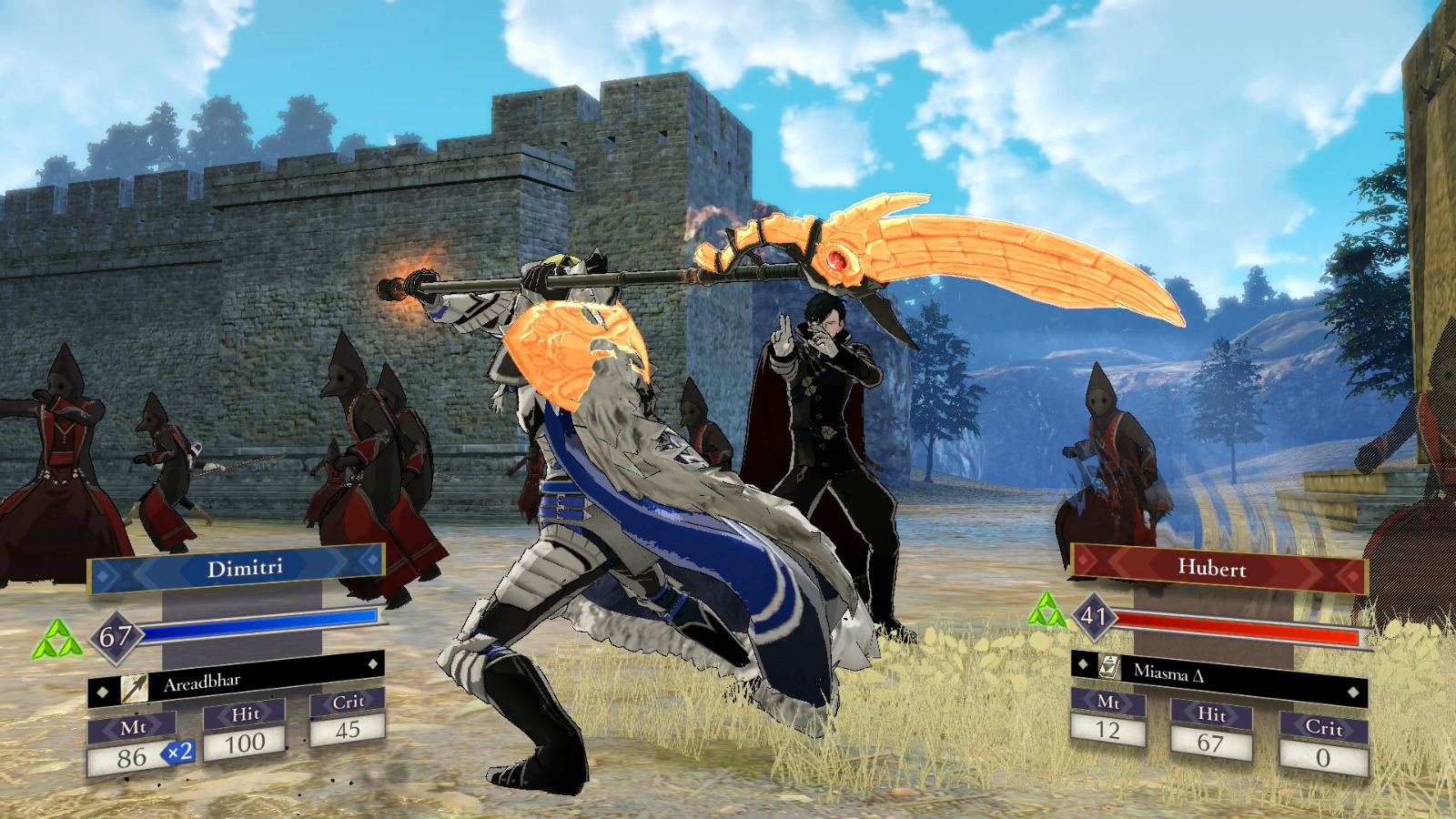1456x819 pixels.
Task: Click Dimitri's Hit value showing 100
Action: tap(245, 742)
